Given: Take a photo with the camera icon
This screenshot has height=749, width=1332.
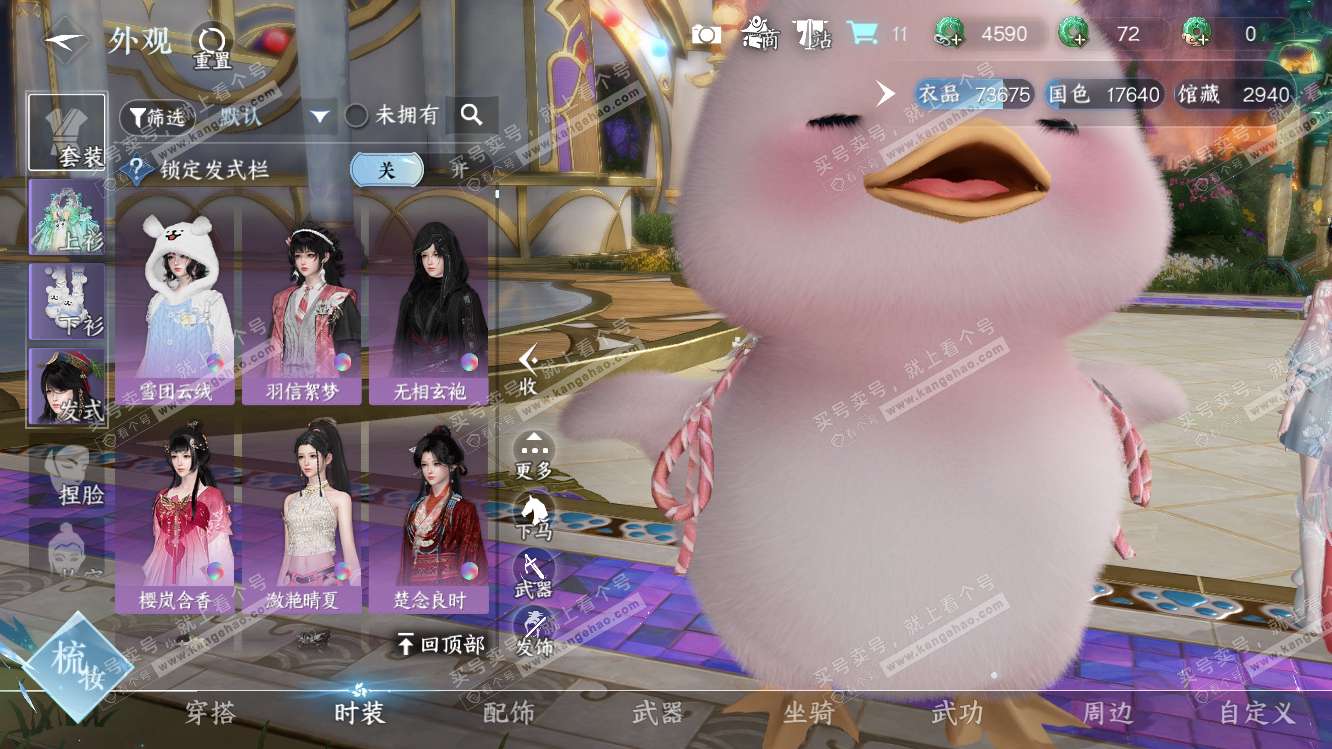Looking at the screenshot, I should pyautogui.click(x=706, y=35).
